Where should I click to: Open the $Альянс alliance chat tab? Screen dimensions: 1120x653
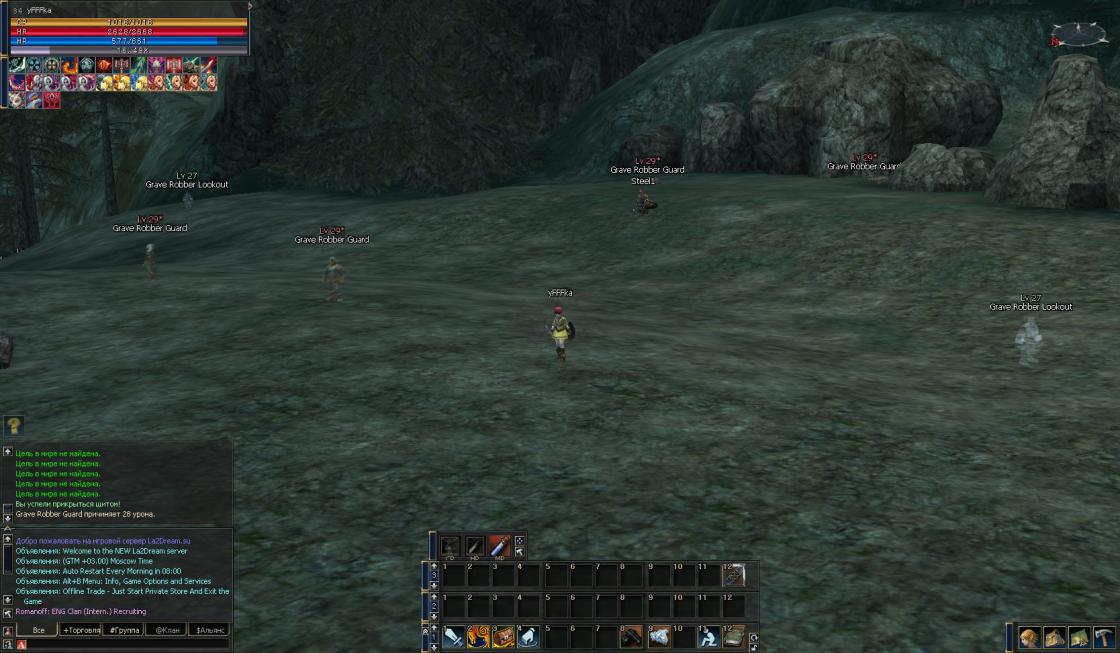coord(209,630)
